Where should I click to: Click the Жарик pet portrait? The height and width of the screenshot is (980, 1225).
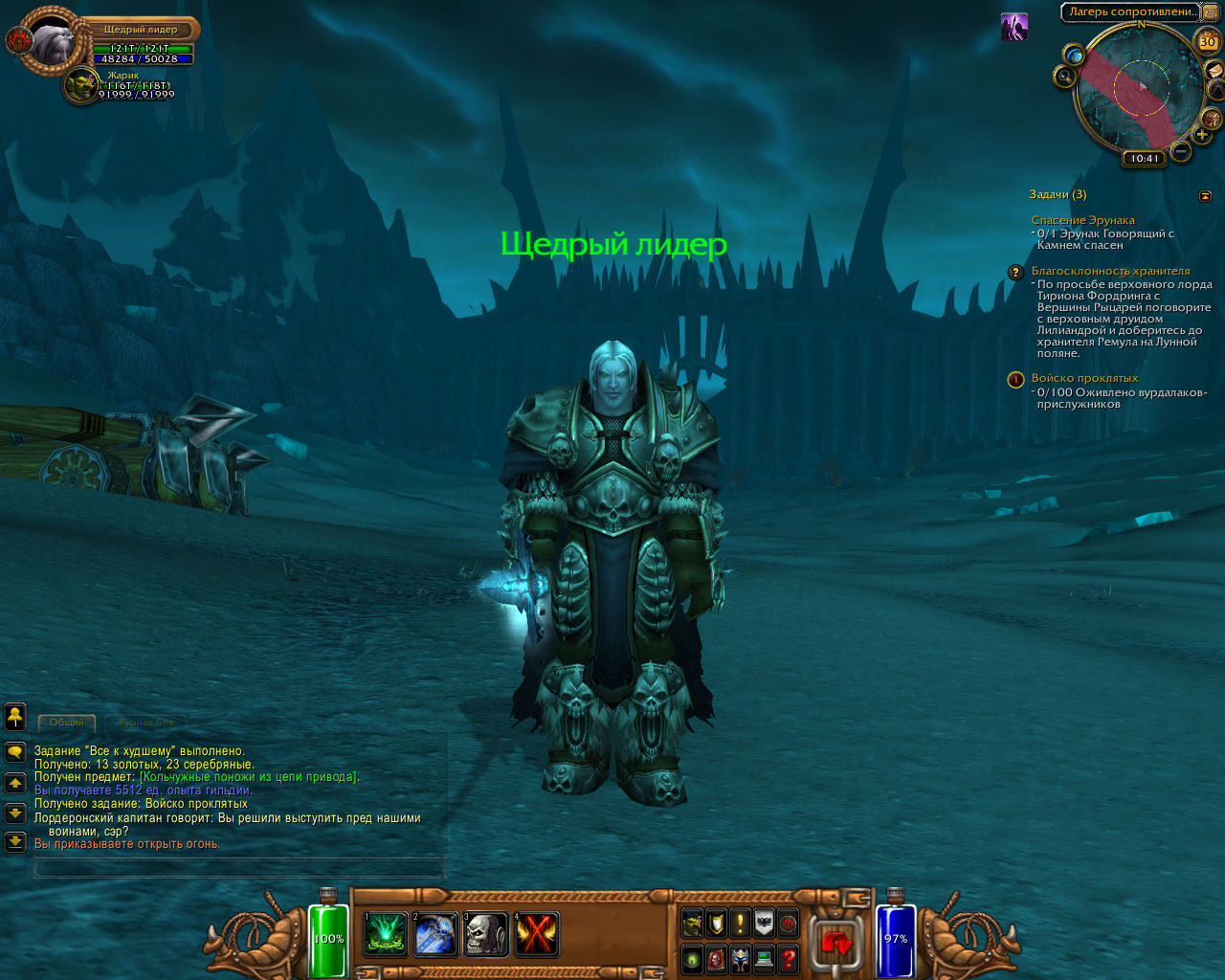(82, 85)
